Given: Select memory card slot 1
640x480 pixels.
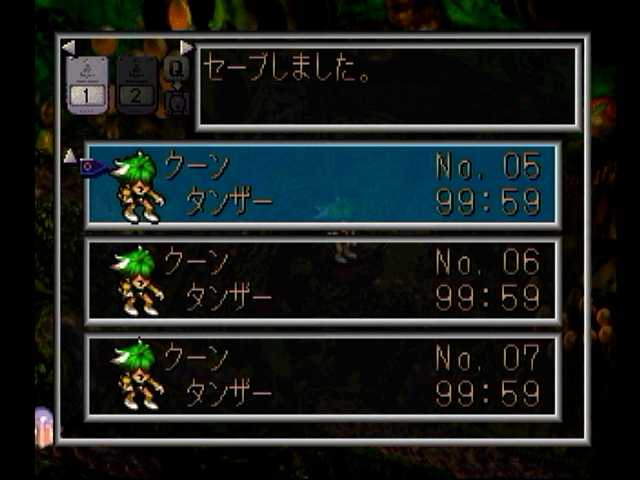Looking at the screenshot, I should click(87, 84).
